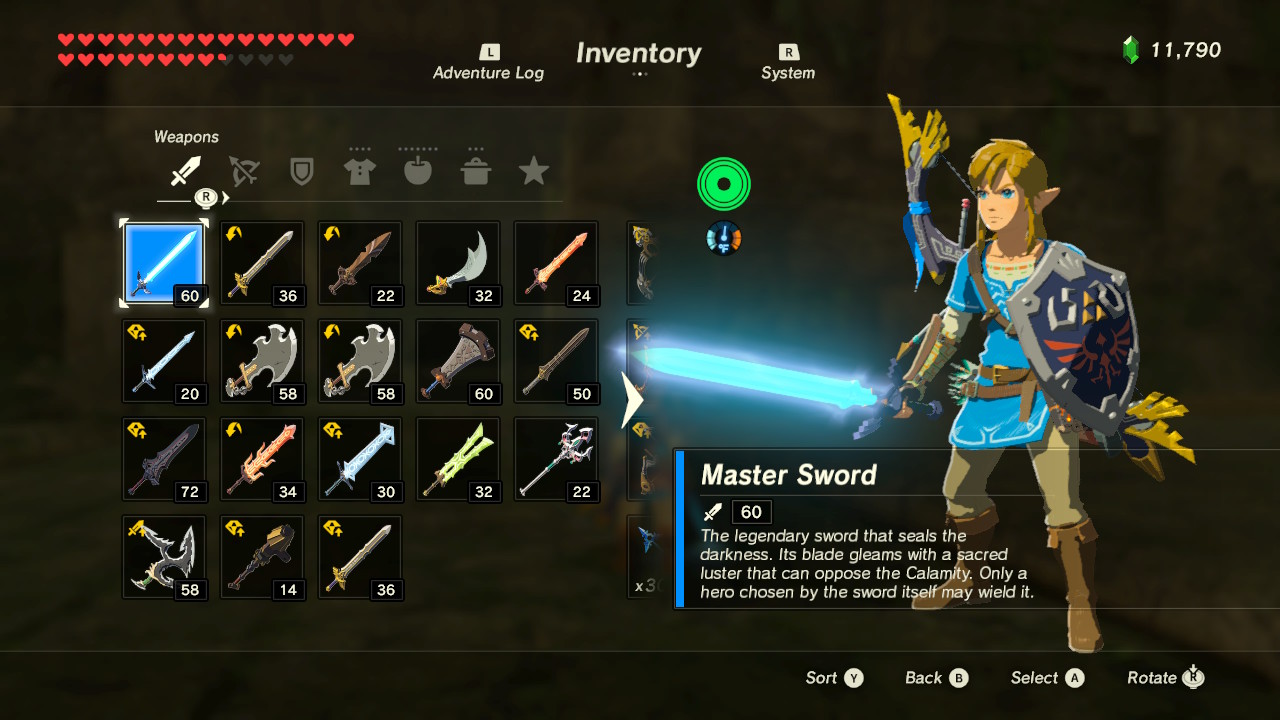1280x720 pixels.
Task: Select the brown wooden sword with 22 attack
Action: pos(359,263)
